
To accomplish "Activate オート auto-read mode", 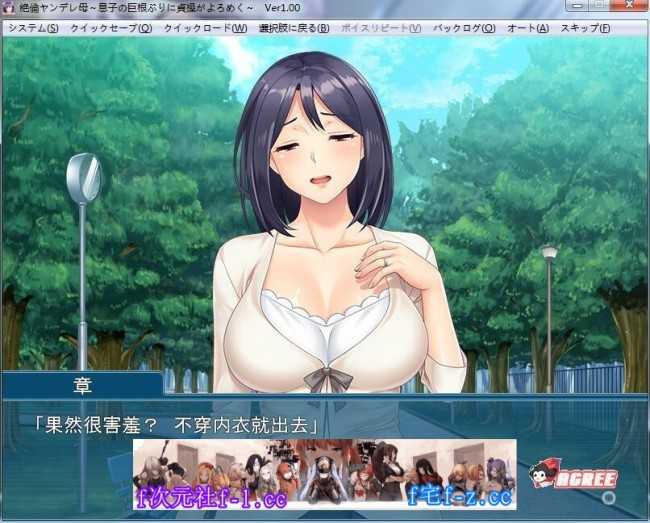I will (x=527, y=28).
